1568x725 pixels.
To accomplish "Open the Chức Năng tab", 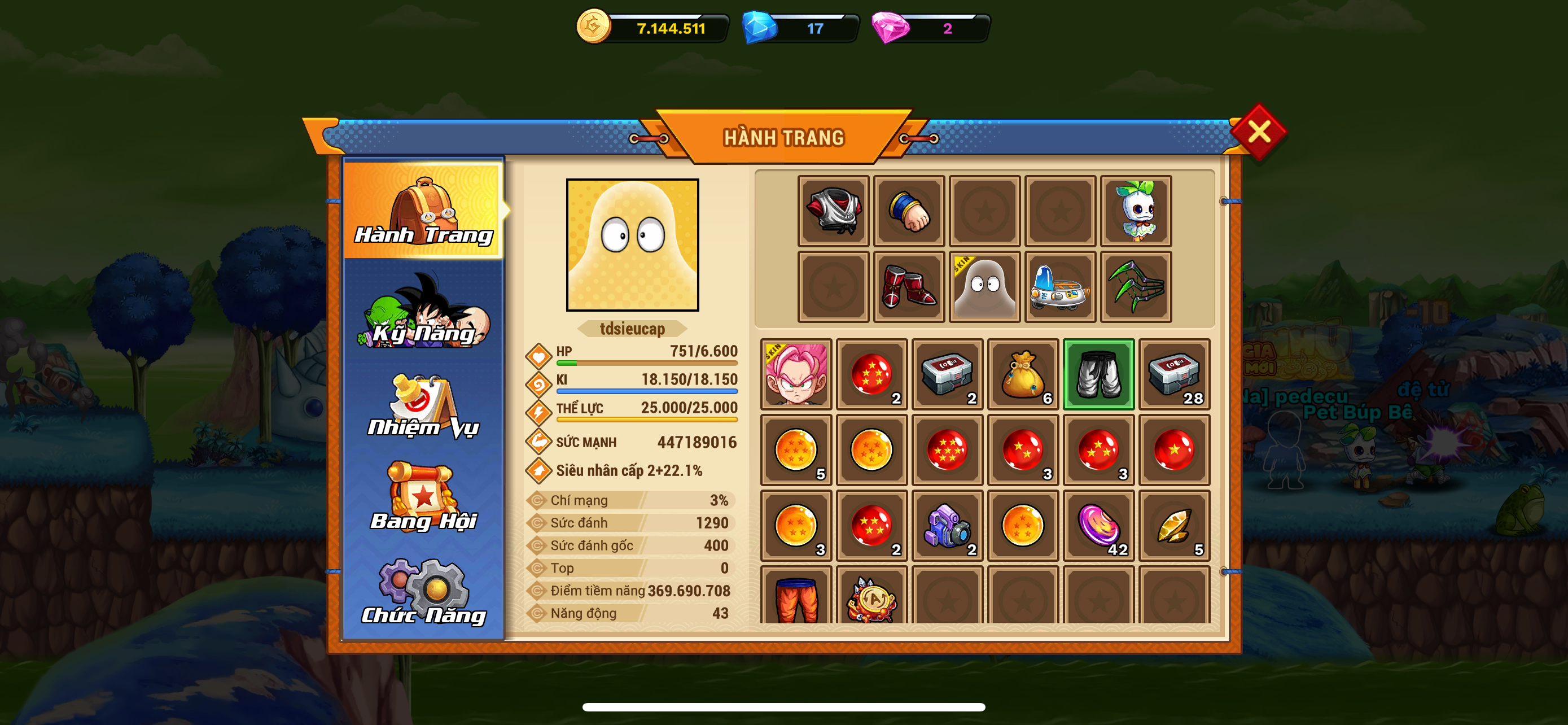I will coord(424,592).
